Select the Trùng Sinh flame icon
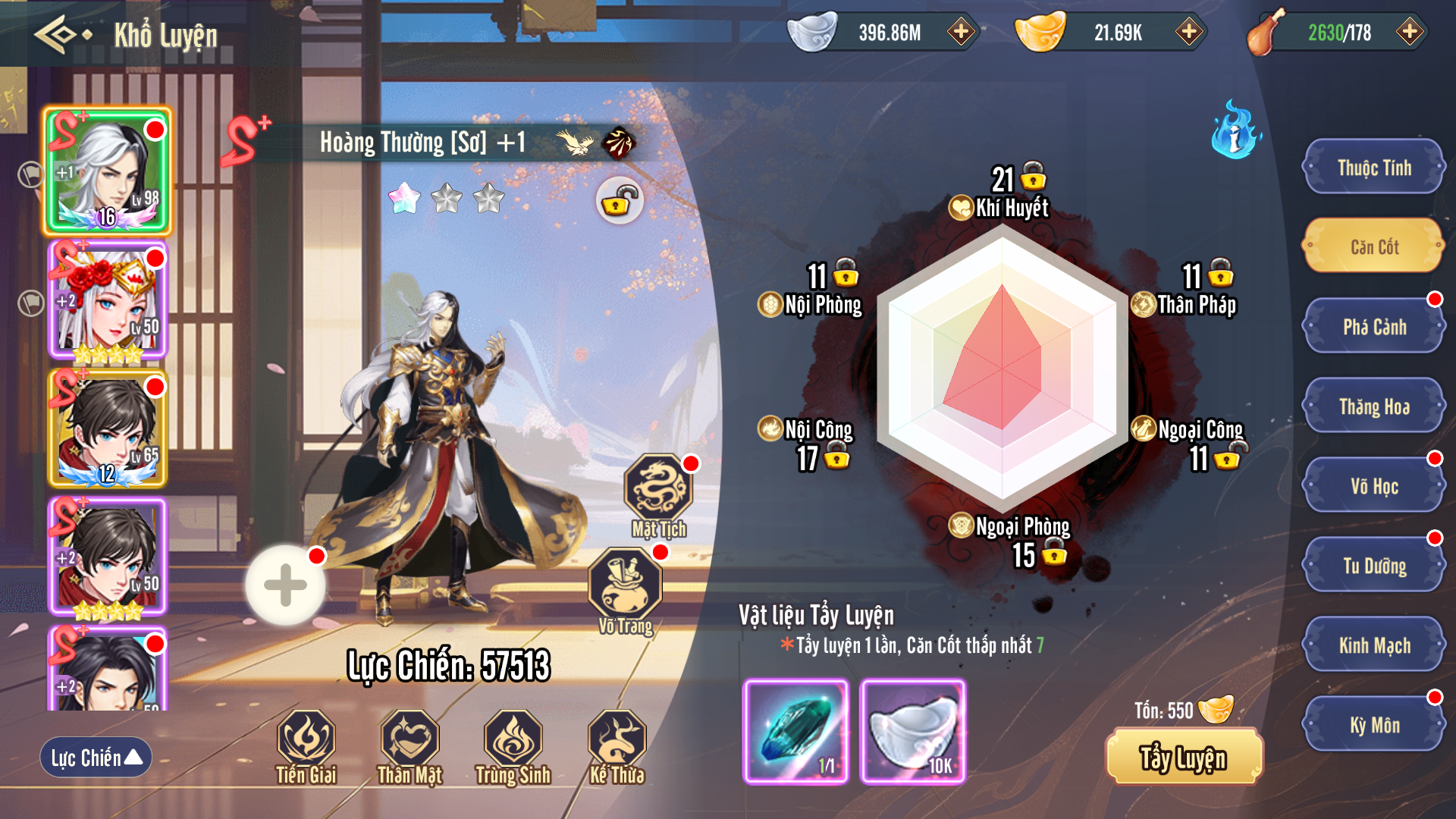The width and height of the screenshot is (1456, 819). [513, 739]
